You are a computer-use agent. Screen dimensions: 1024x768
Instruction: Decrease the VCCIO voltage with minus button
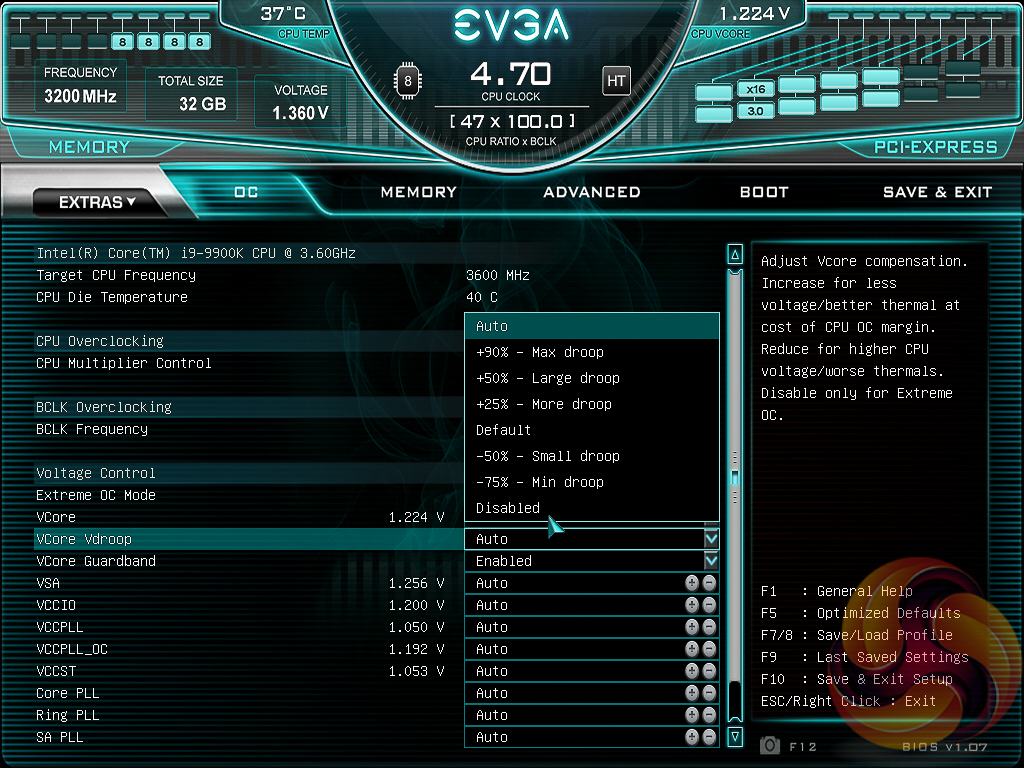(709, 605)
